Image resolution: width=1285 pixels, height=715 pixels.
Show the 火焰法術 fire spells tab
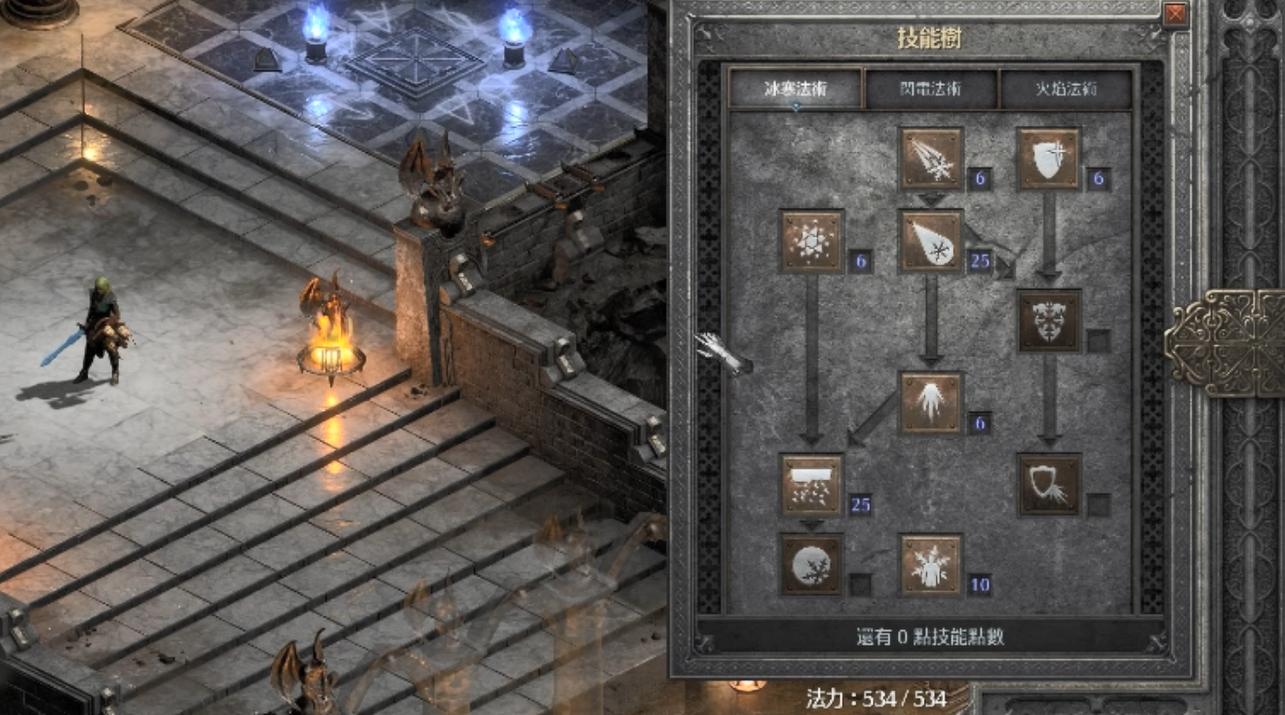click(1066, 89)
